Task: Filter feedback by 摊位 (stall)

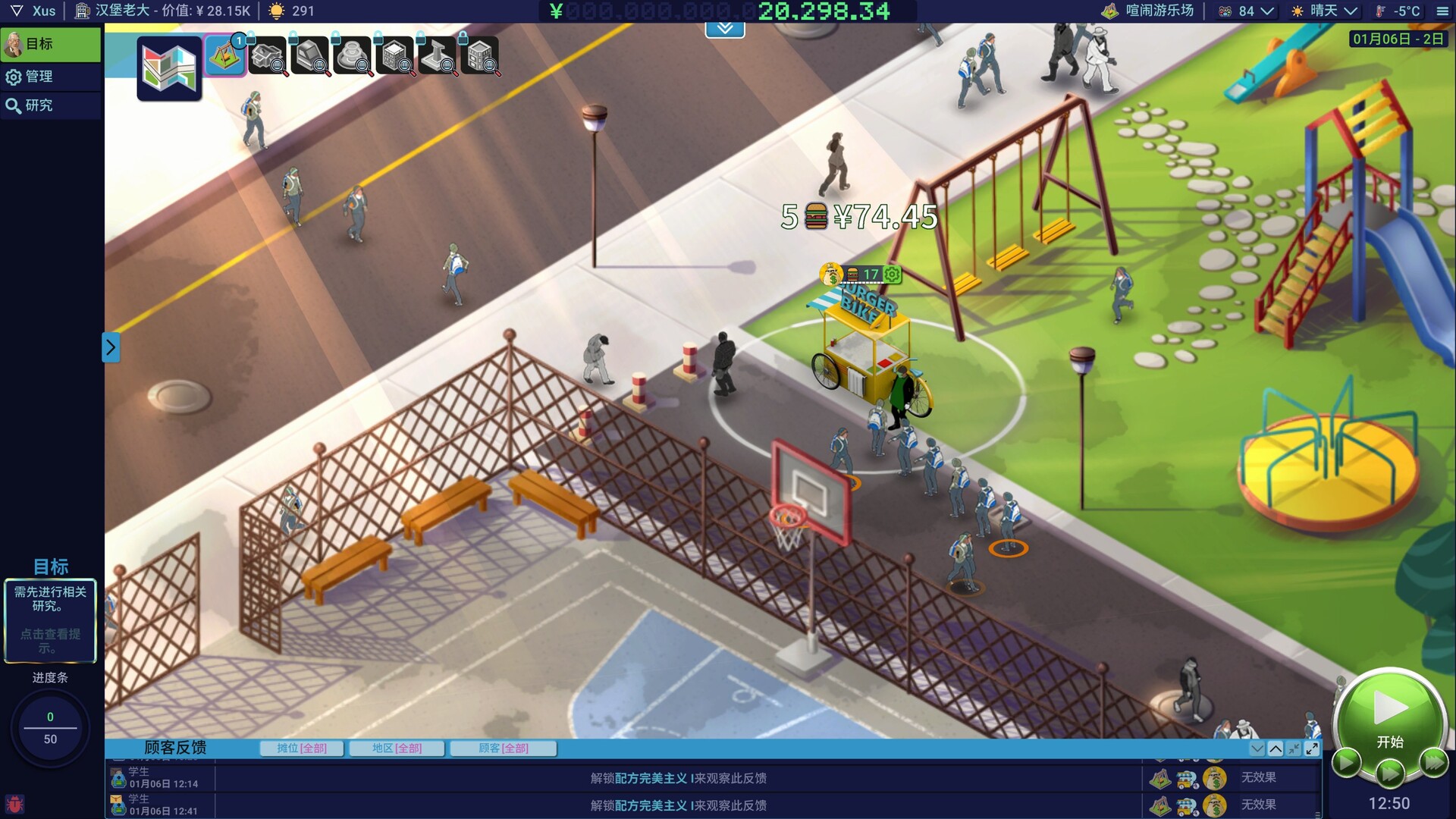Action: pyautogui.click(x=302, y=748)
